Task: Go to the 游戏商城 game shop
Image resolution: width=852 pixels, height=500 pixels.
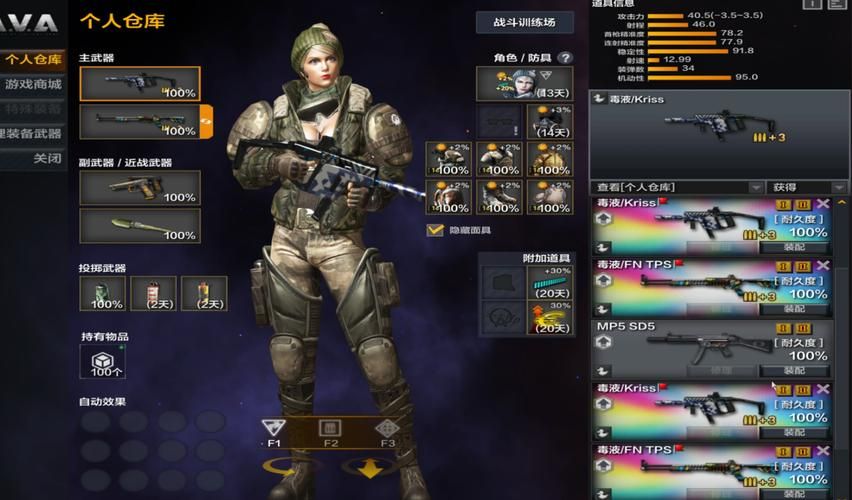Action: tap(33, 84)
